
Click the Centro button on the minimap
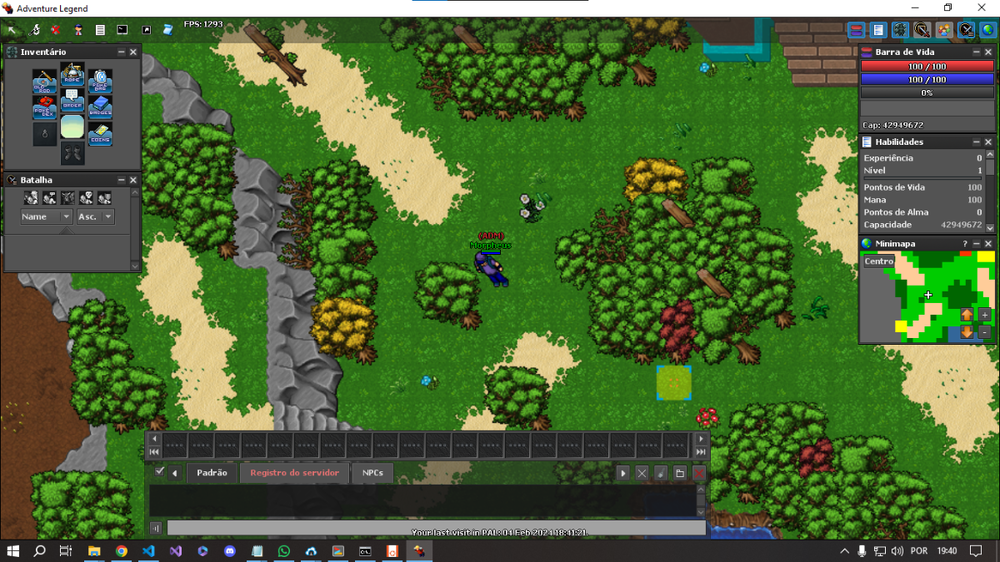point(879,261)
